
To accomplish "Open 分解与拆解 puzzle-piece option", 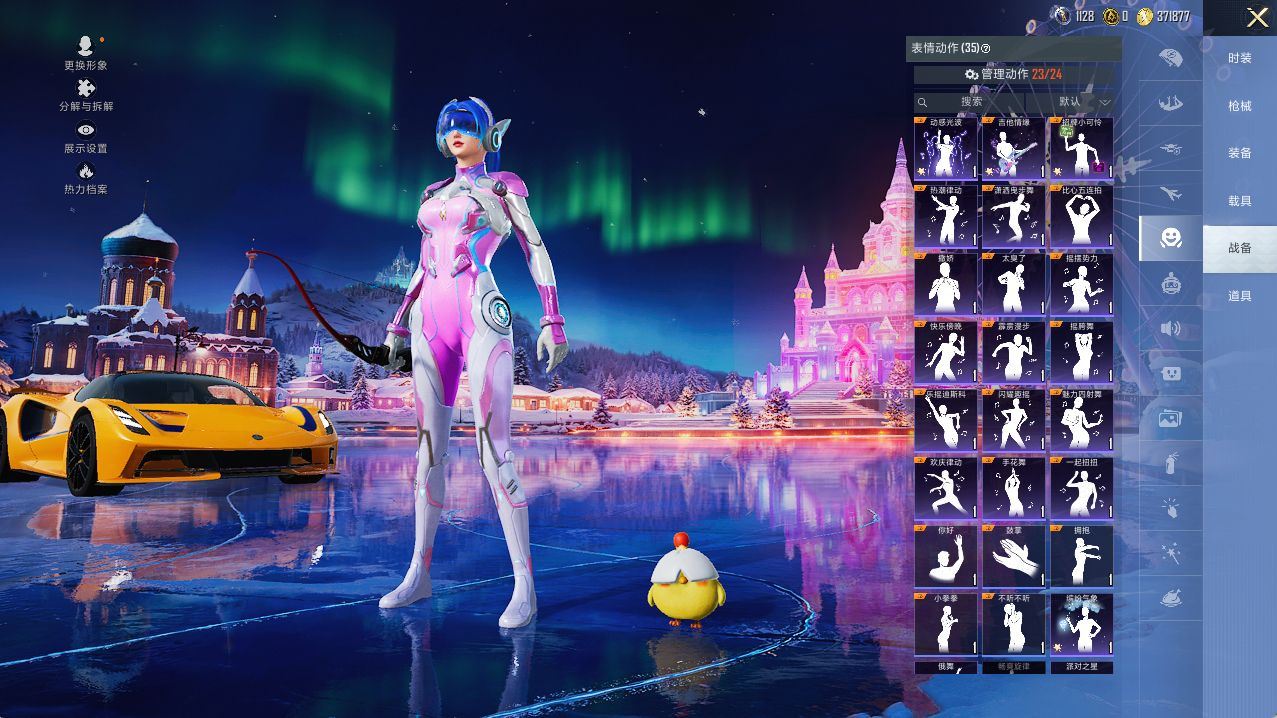I will coord(86,95).
